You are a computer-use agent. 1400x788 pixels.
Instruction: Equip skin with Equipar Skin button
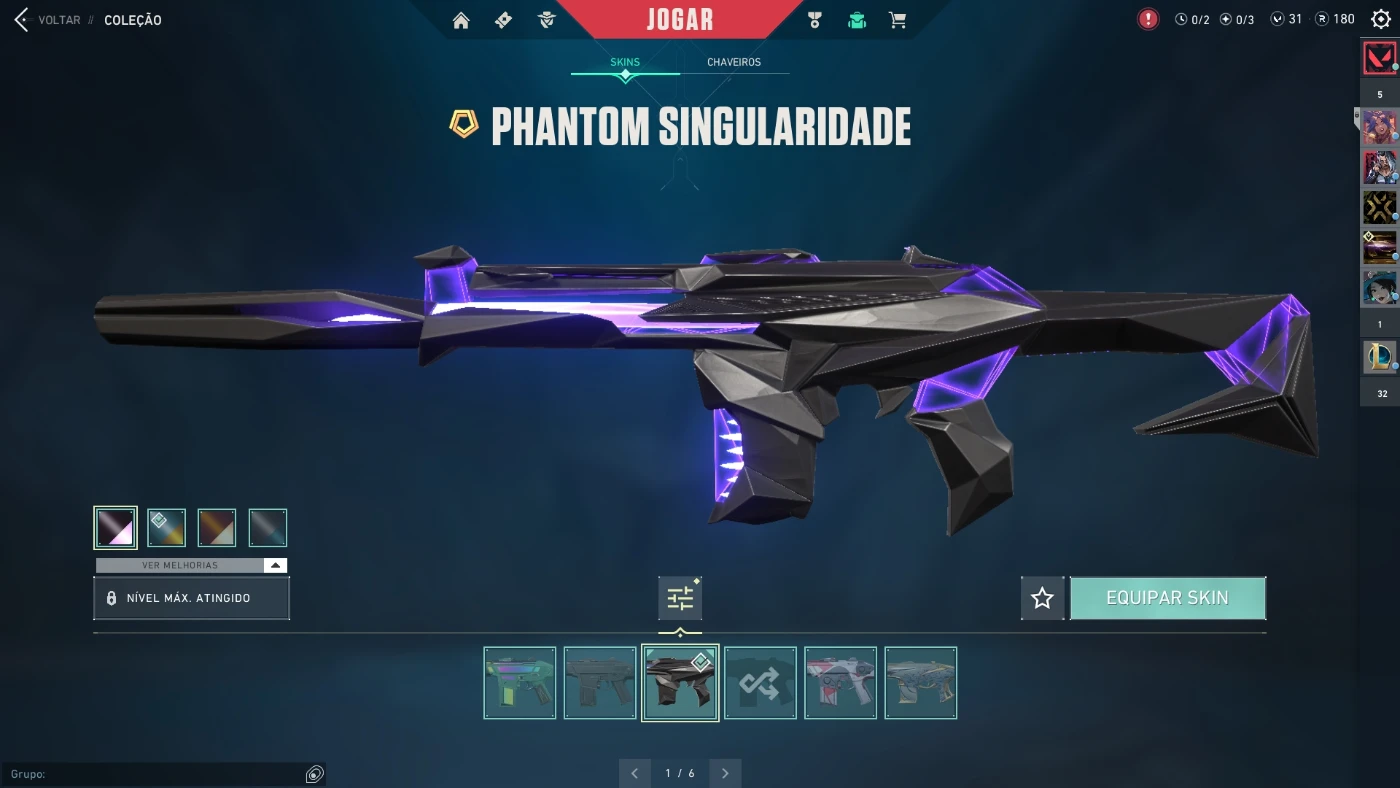pos(1167,598)
